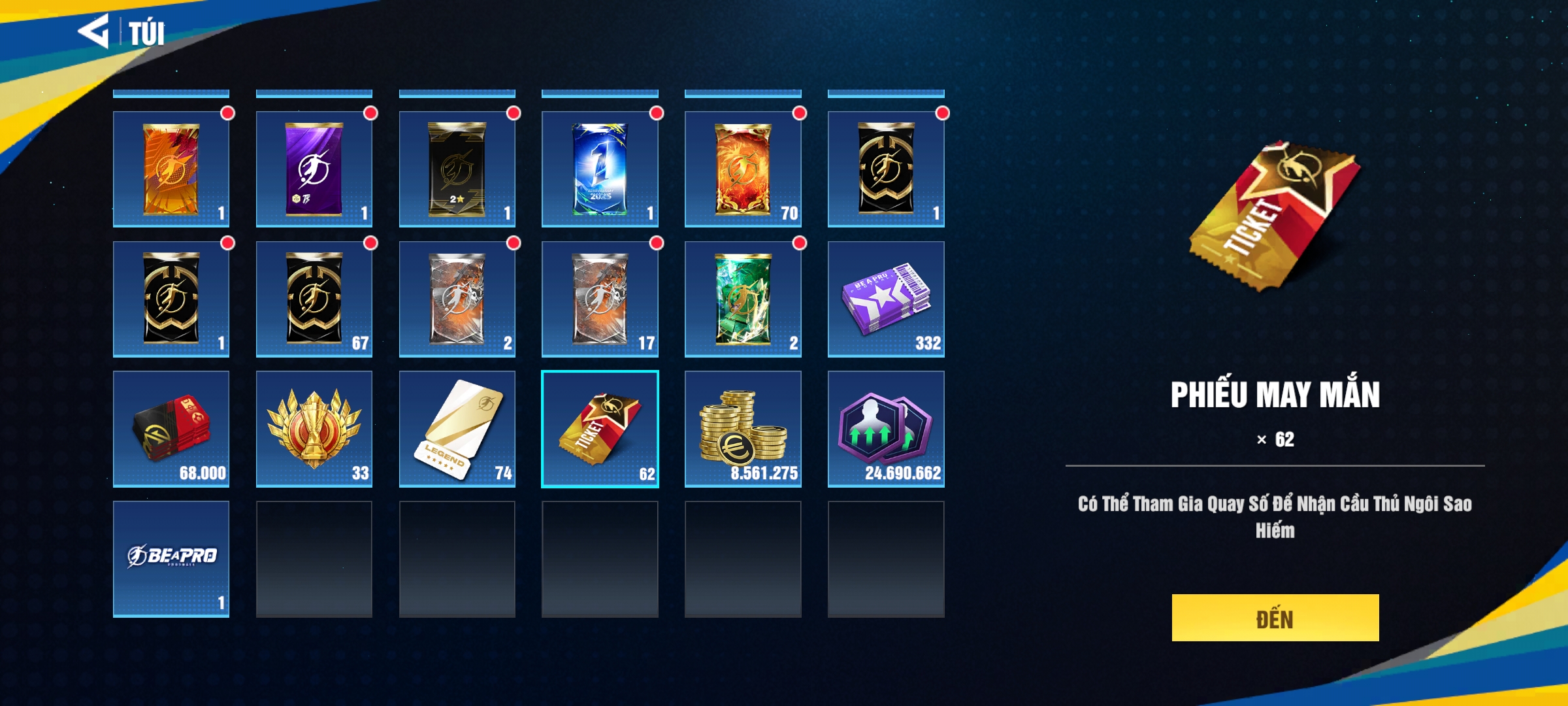Select the silver pack with count 17

coord(599,299)
